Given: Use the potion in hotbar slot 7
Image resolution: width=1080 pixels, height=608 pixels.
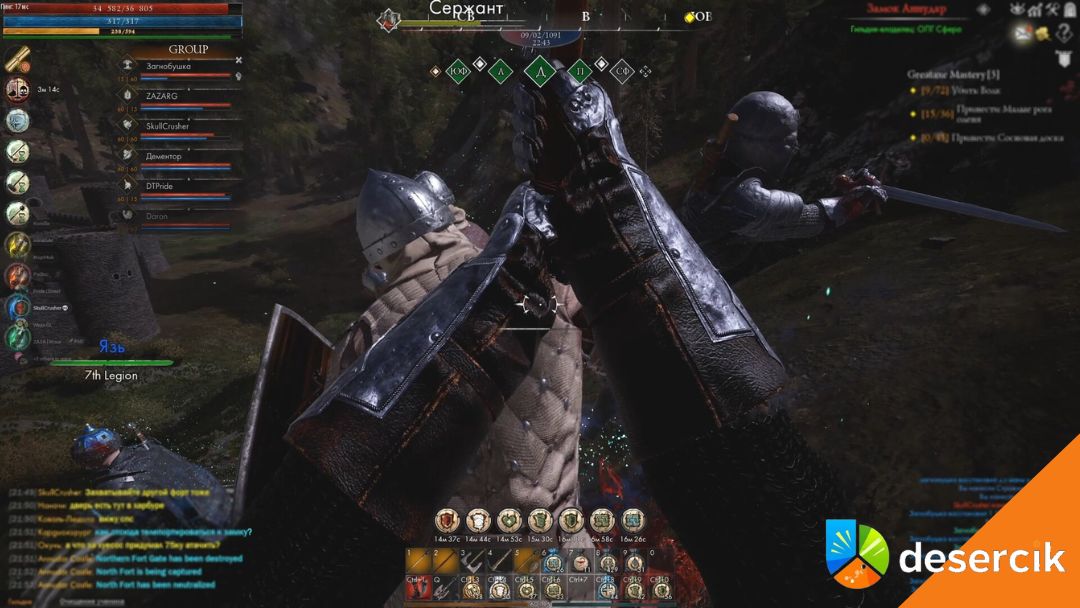Looking at the screenshot, I should [x=579, y=562].
